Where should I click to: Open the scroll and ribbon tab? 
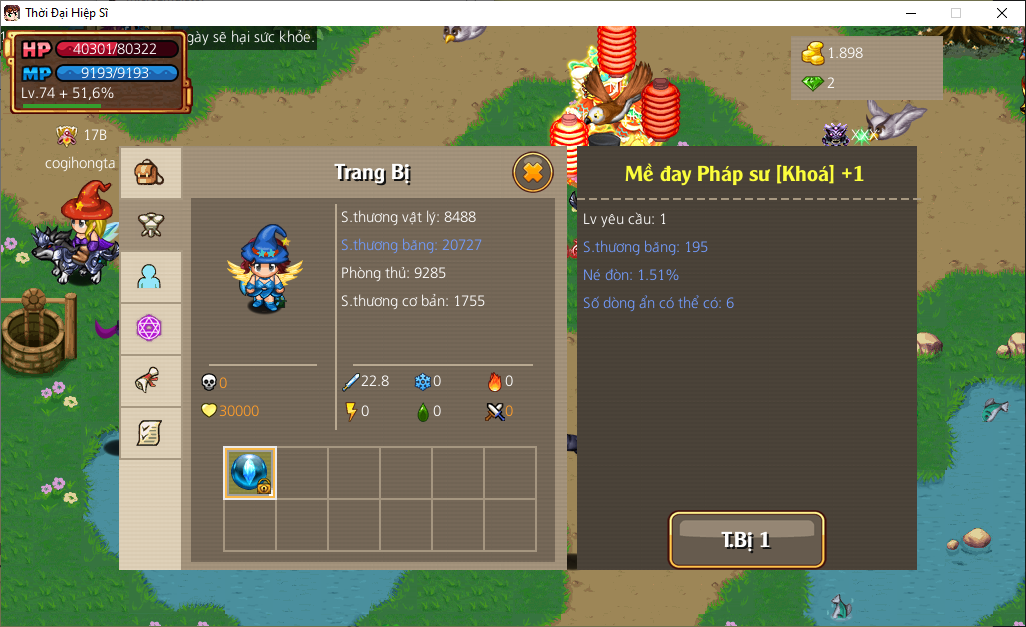coord(150,381)
